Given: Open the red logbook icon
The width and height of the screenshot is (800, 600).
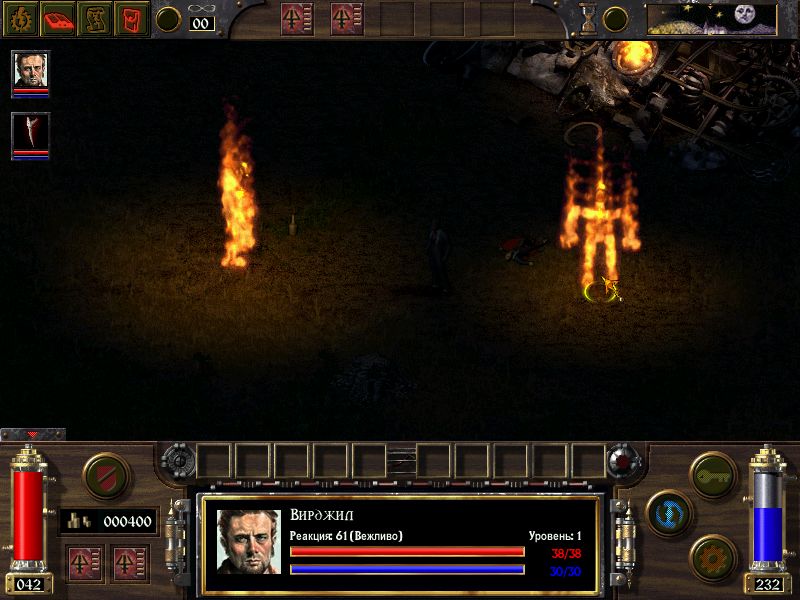Looking at the screenshot, I should 59,18.
